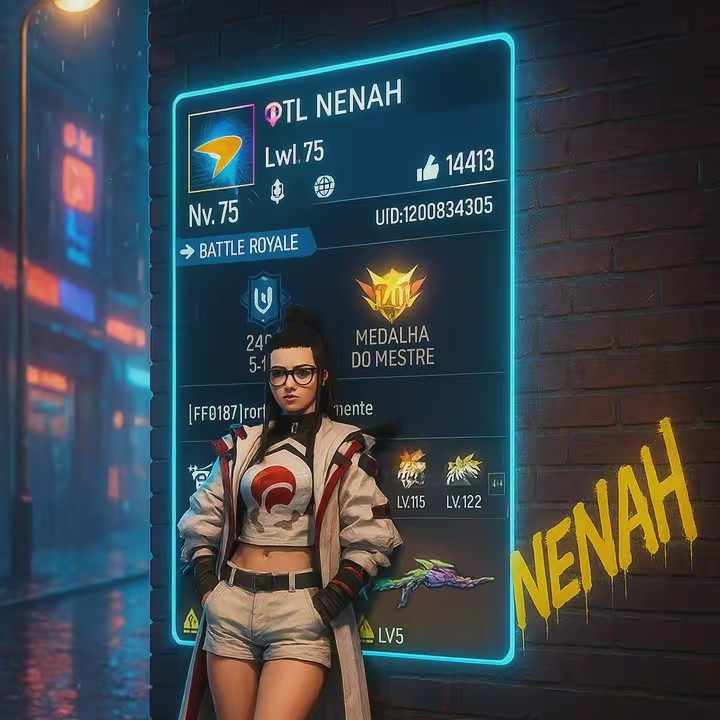Click the microphone badge icon
Image resolution: width=720 pixels, height=720 pixels.
point(277,188)
